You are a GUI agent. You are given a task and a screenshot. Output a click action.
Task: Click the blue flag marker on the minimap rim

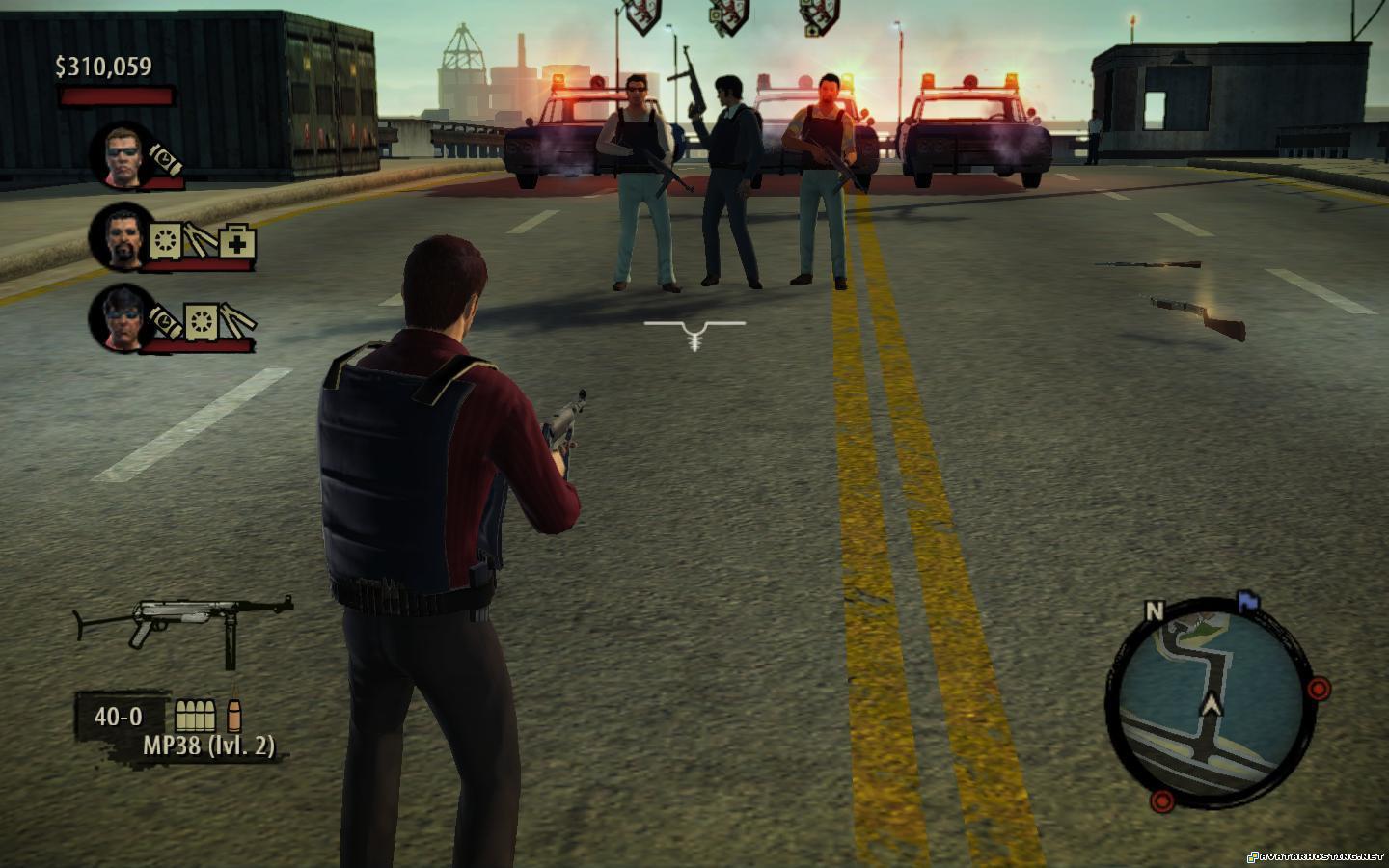[x=1248, y=600]
